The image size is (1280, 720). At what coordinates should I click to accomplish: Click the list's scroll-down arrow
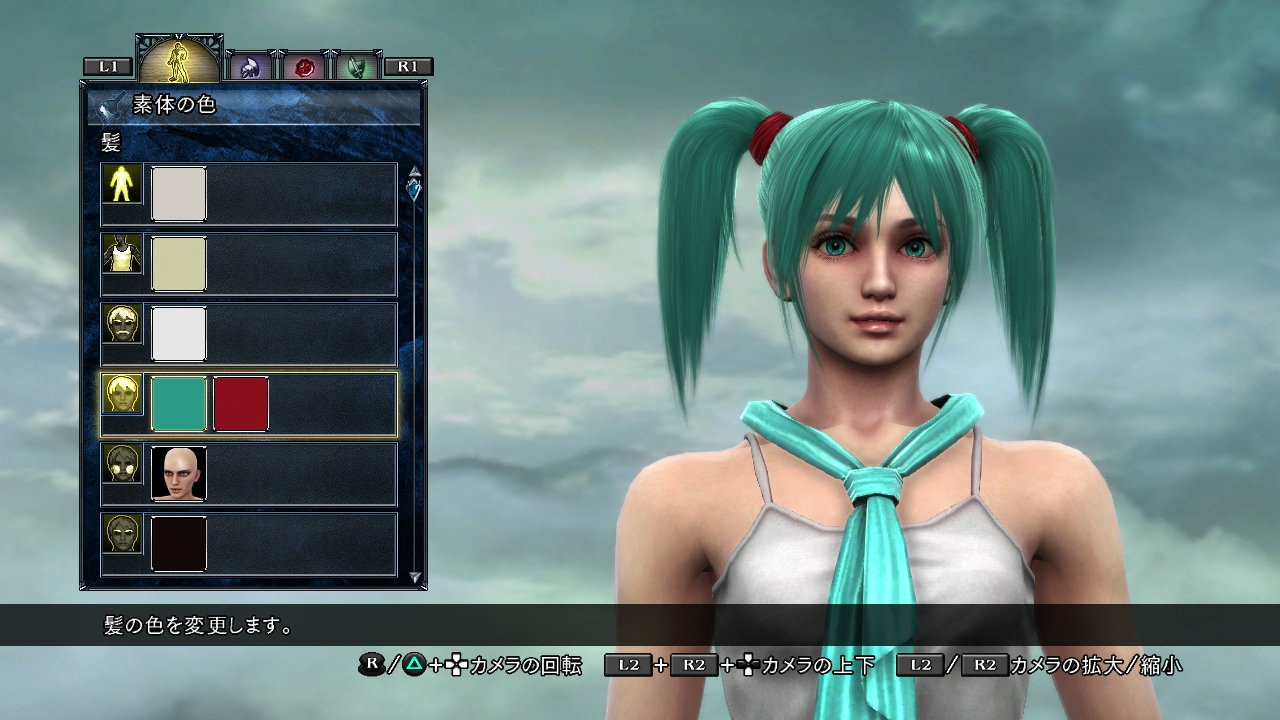(415, 577)
